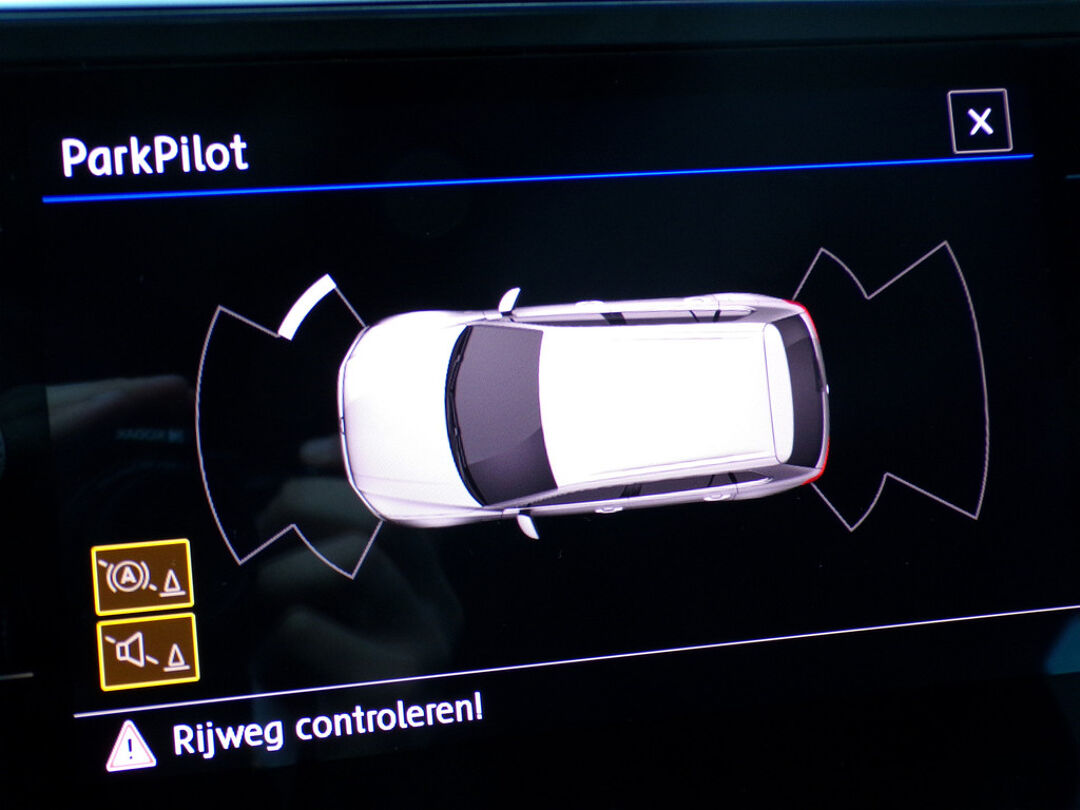
Task: Toggle the automatic braking assist button
Action: [x=142, y=577]
